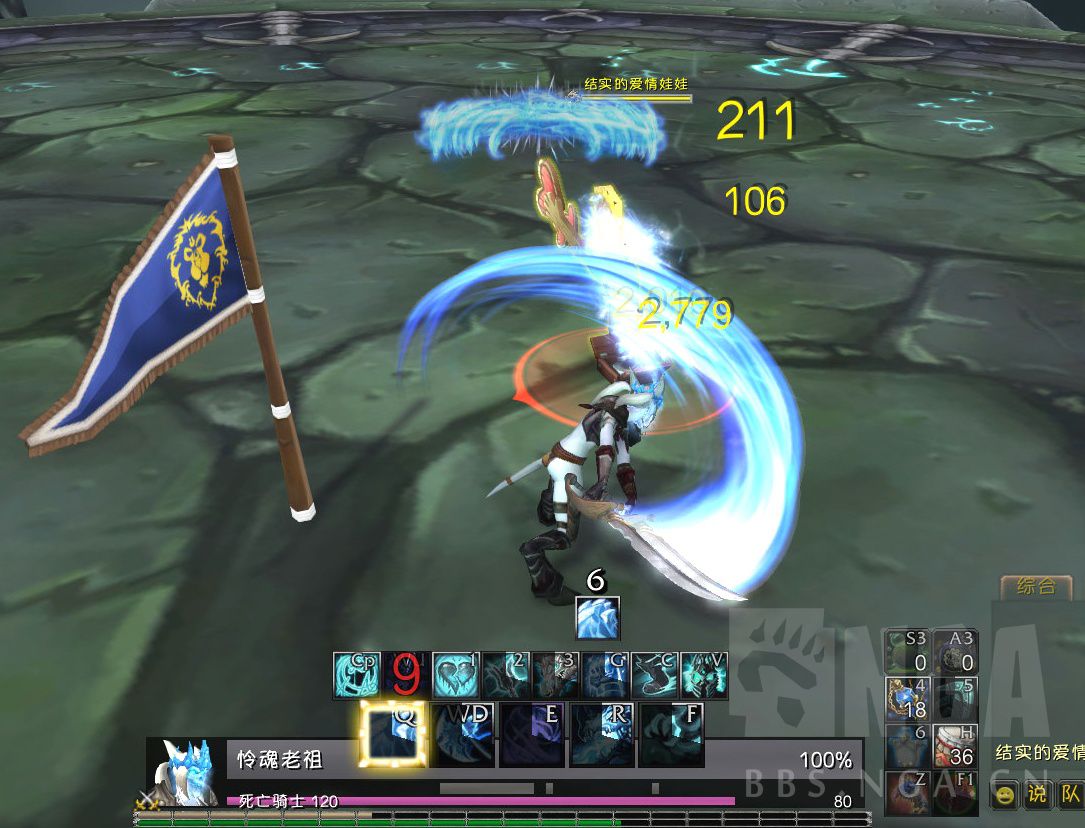Image resolution: width=1085 pixels, height=828 pixels.
Task: Activate the ability bound to Cp
Action: point(356,675)
